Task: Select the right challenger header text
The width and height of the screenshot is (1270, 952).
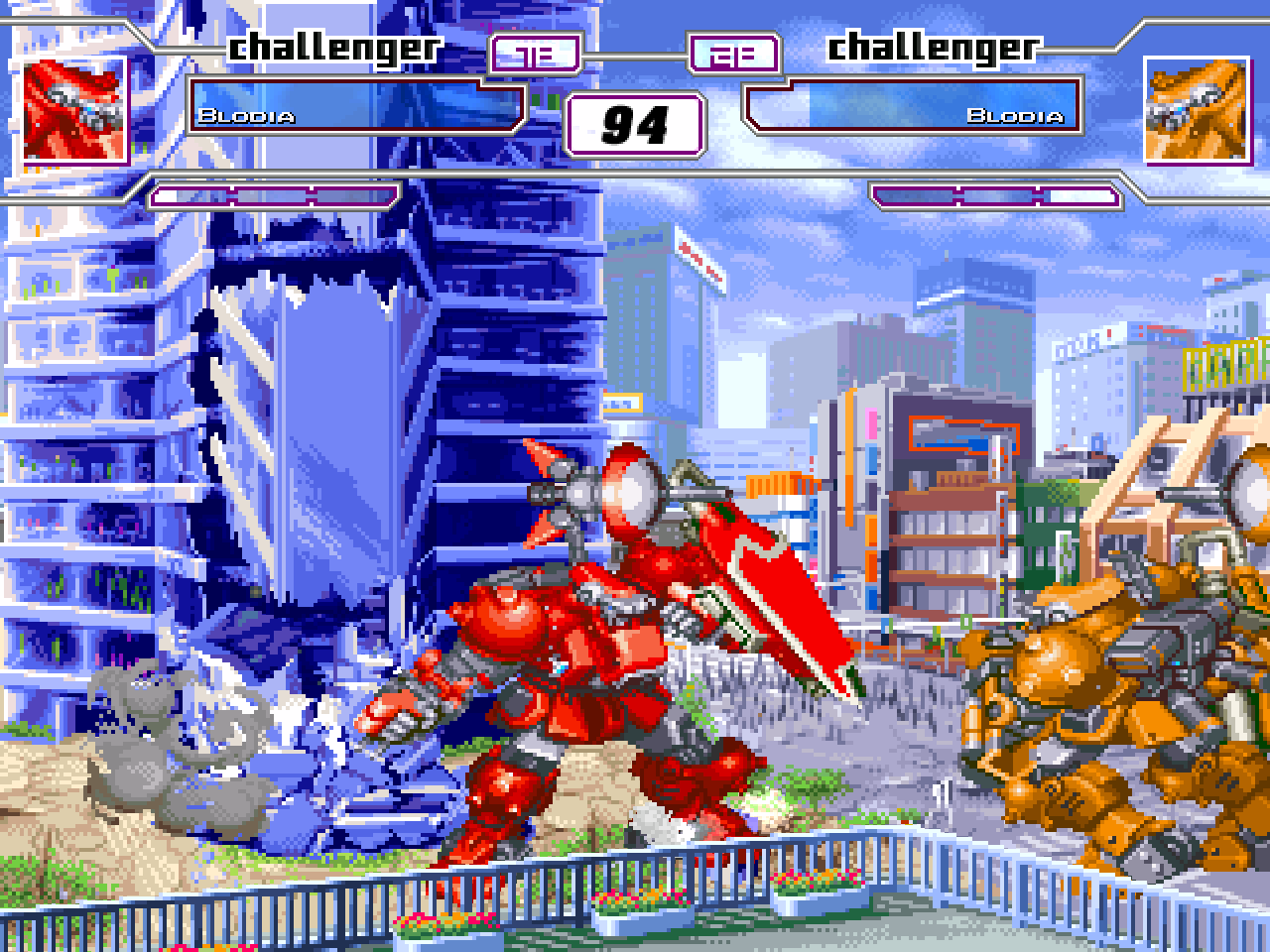Action: (x=933, y=45)
